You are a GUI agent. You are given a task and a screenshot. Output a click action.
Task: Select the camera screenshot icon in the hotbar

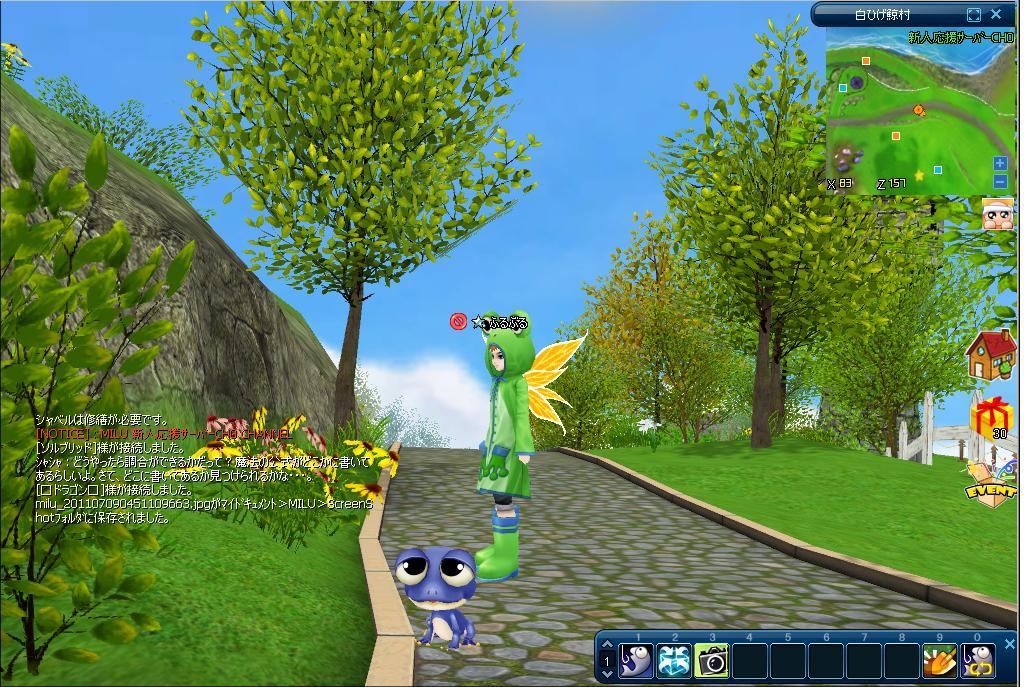click(x=711, y=660)
